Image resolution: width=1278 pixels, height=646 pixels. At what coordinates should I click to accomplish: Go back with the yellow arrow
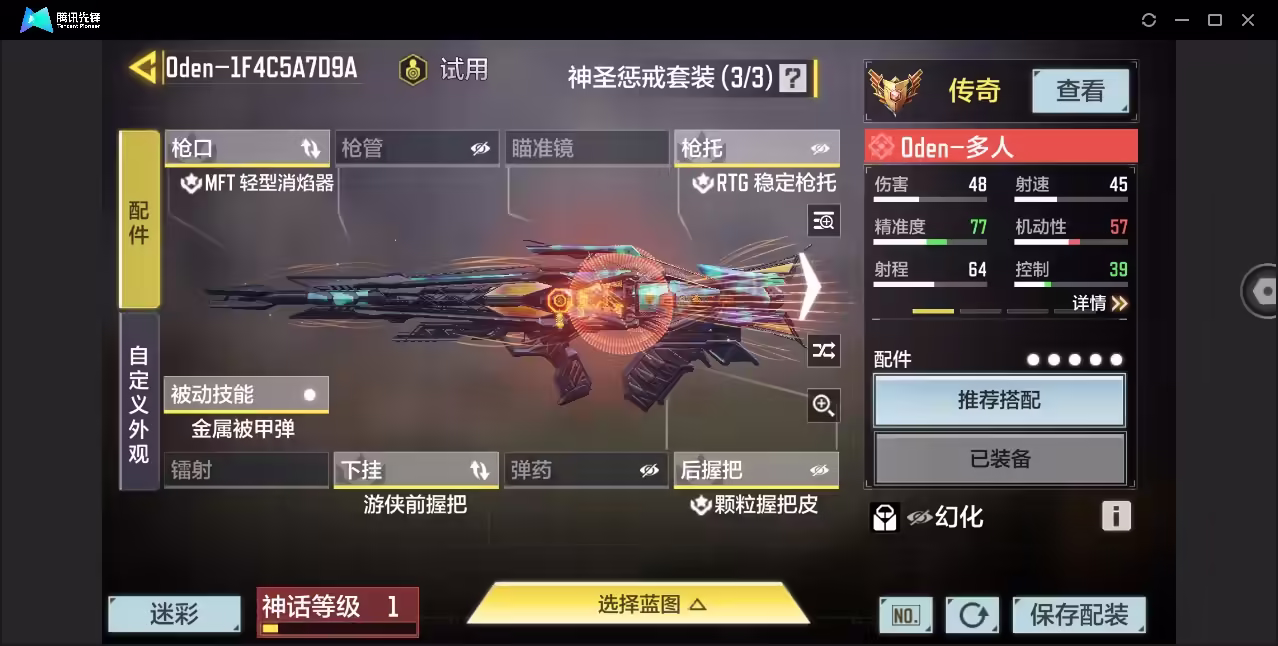coord(142,68)
